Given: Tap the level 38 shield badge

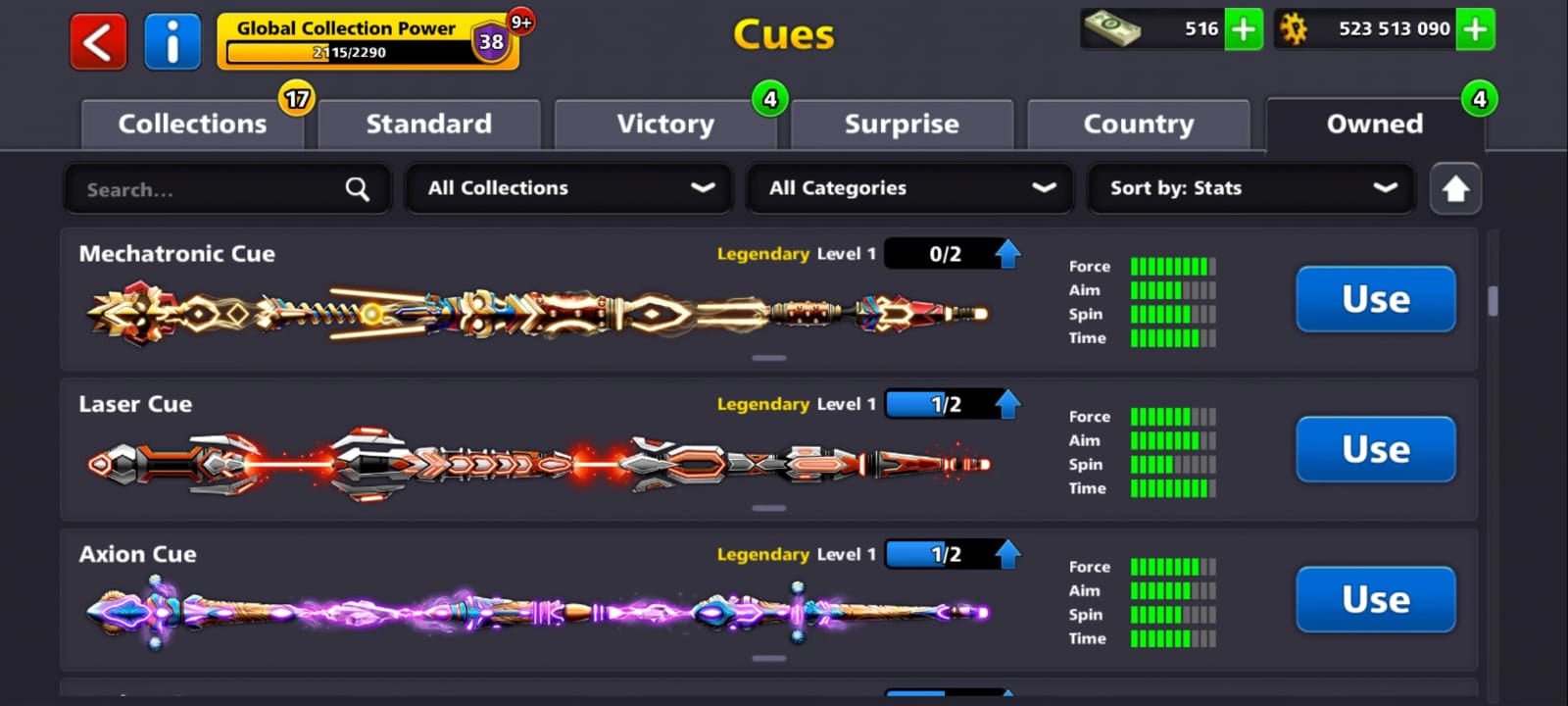Looking at the screenshot, I should [491, 43].
